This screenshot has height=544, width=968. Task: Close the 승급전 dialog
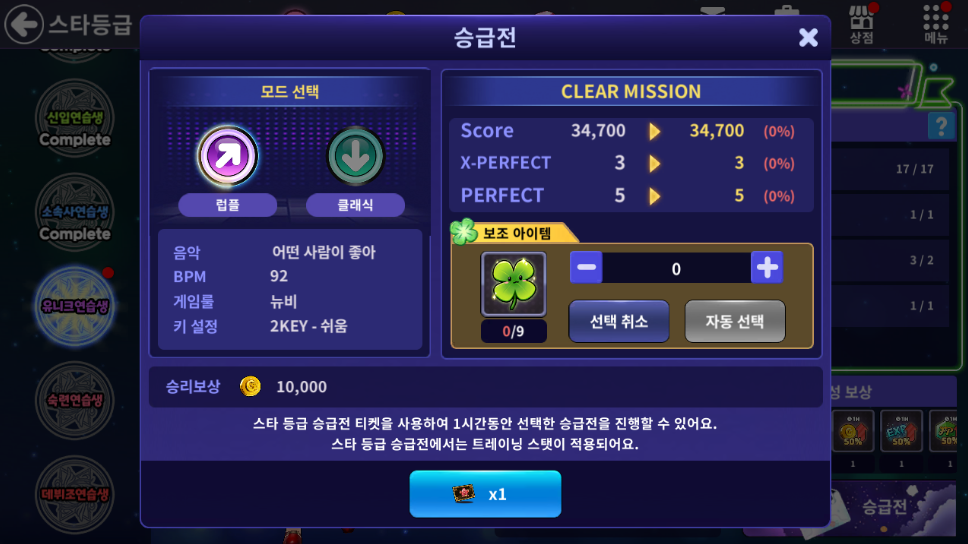pyautogui.click(x=808, y=38)
